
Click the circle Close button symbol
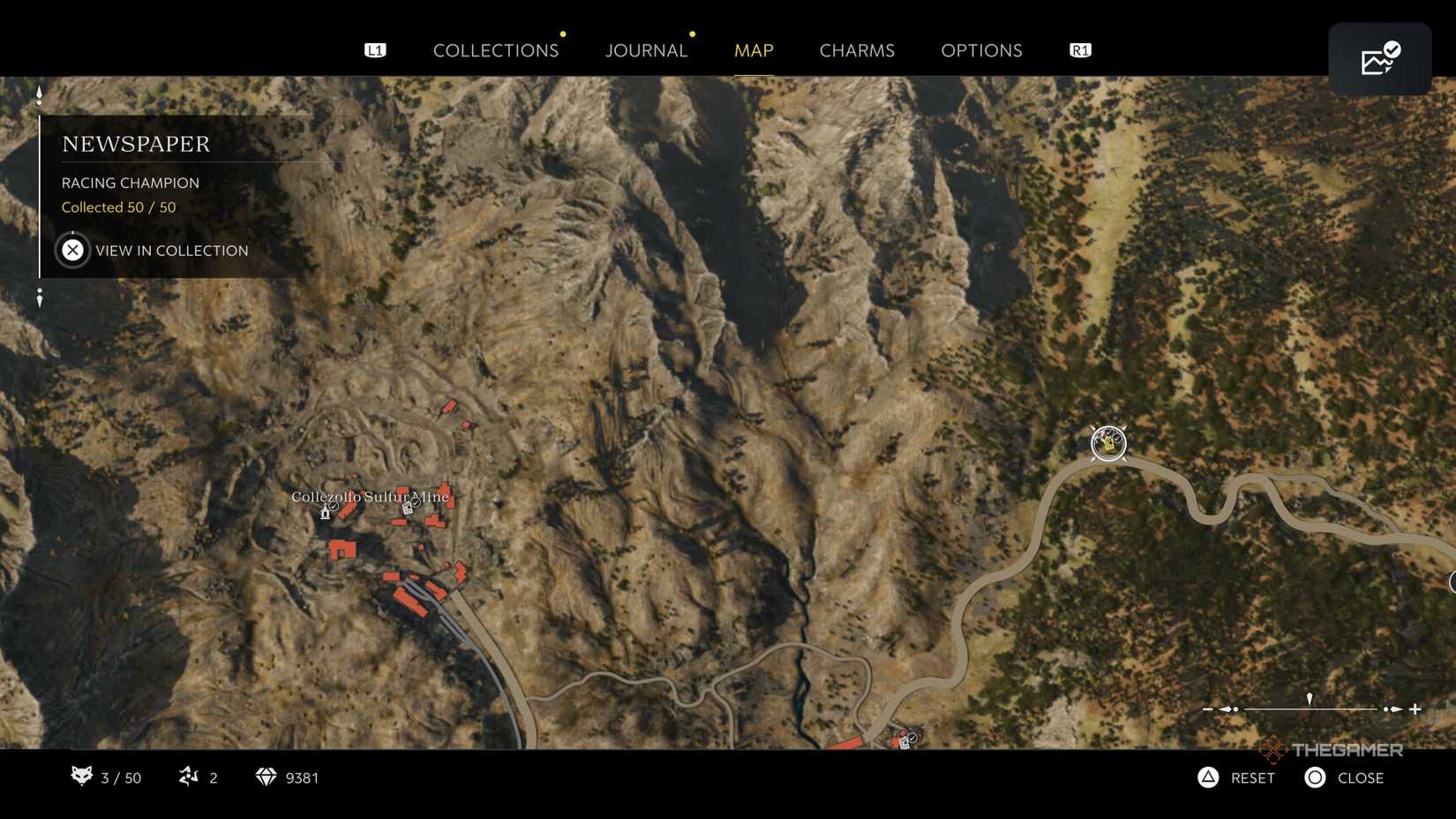1314,778
